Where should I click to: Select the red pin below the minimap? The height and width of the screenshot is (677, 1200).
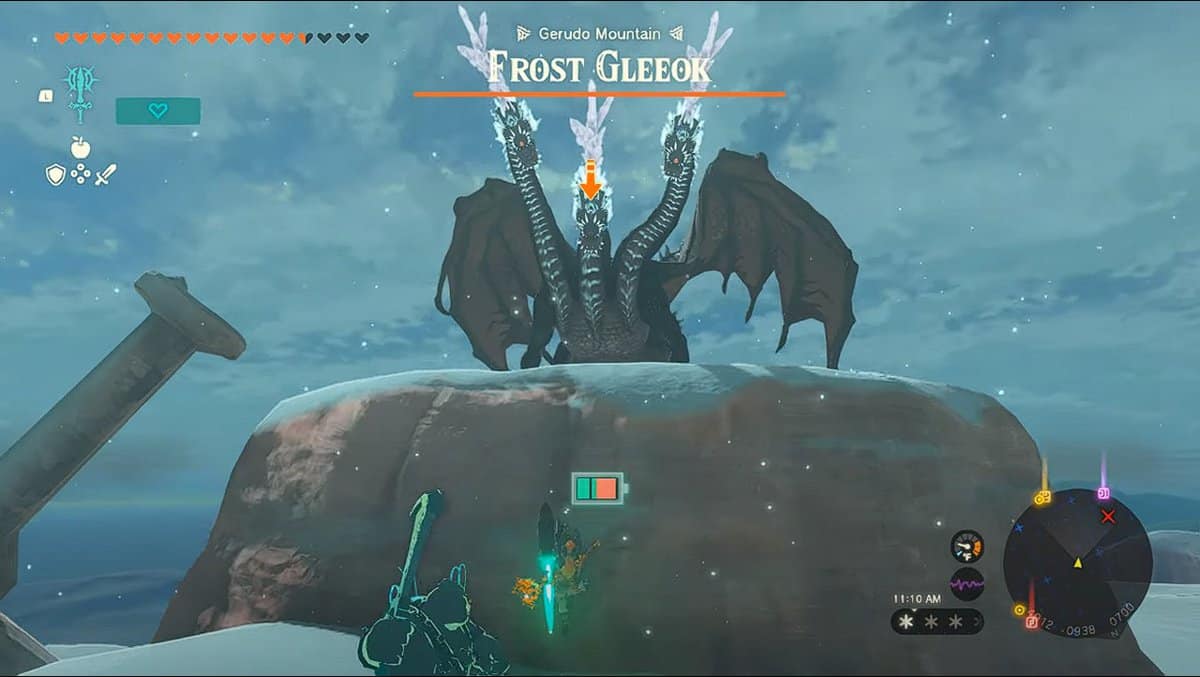(1031, 621)
